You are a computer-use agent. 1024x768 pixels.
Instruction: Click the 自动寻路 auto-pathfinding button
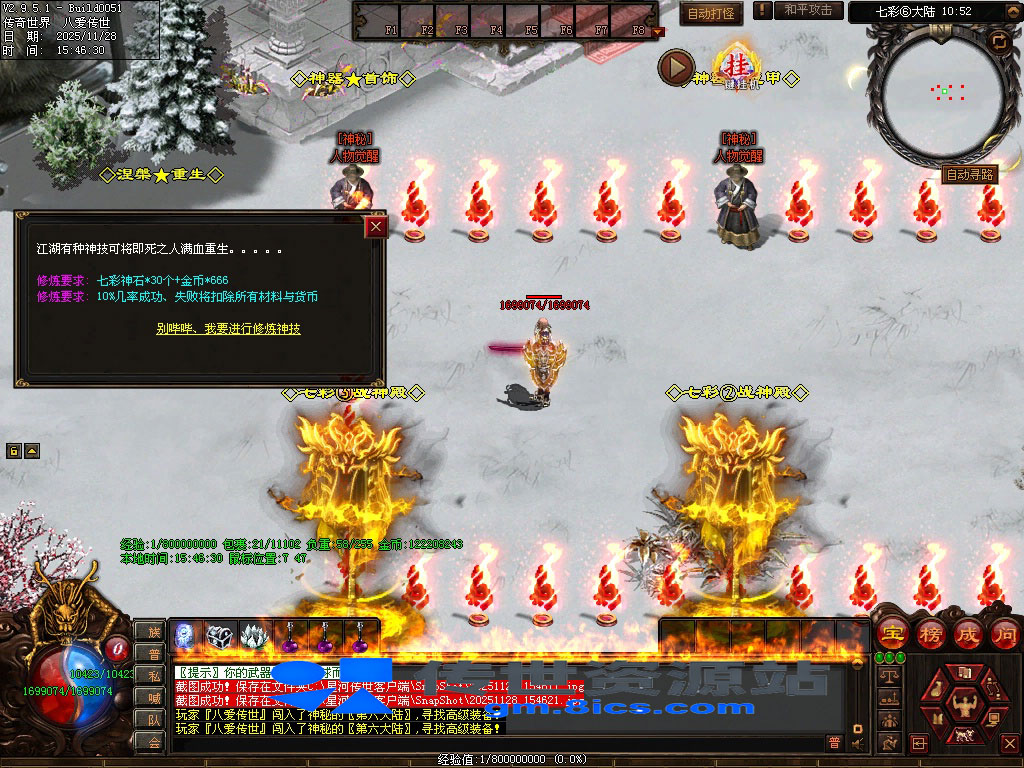click(970, 175)
